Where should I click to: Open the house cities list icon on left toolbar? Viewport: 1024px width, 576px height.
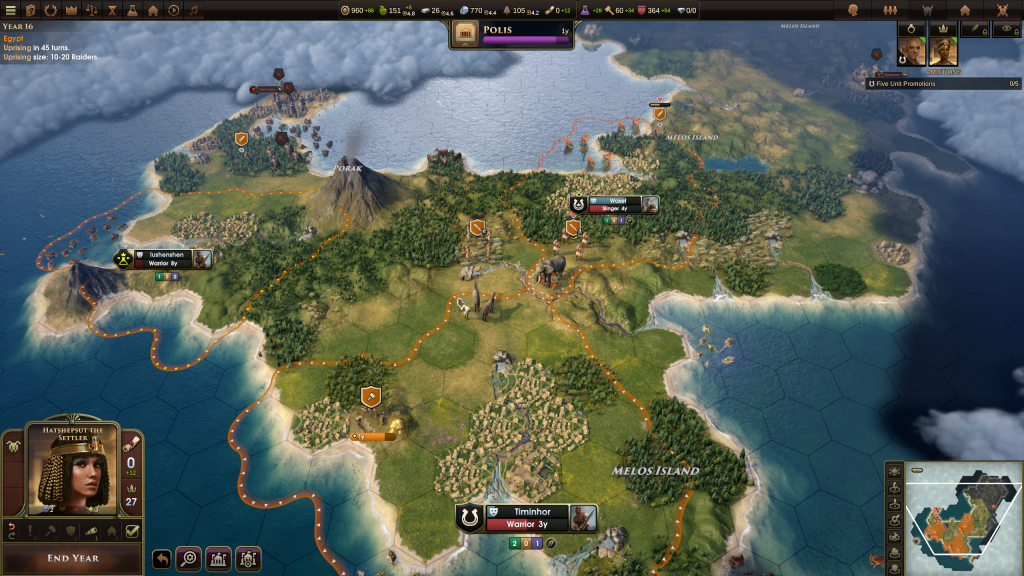(153, 10)
